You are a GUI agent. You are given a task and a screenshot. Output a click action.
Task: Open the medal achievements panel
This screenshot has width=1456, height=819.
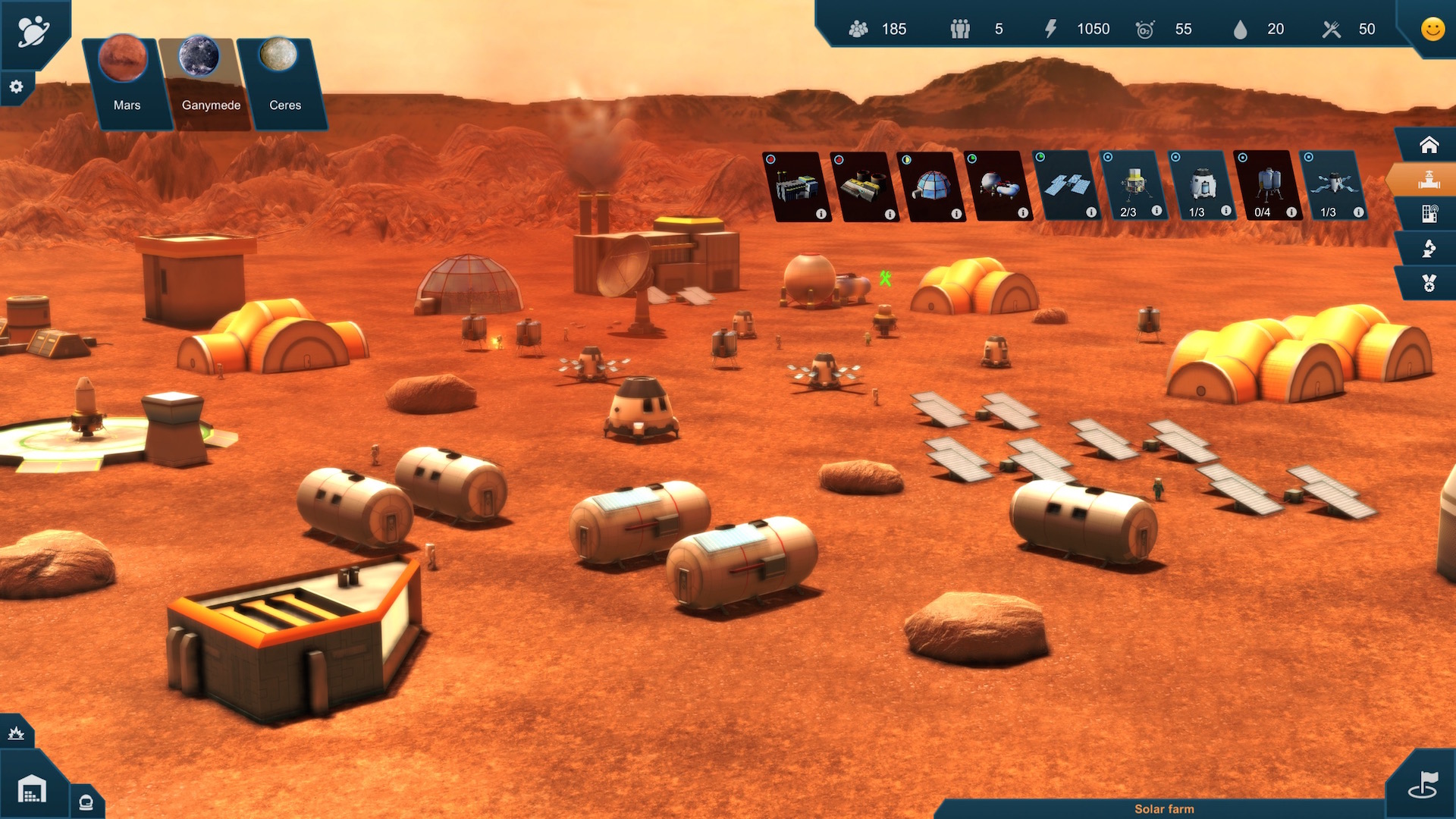click(1429, 282)
